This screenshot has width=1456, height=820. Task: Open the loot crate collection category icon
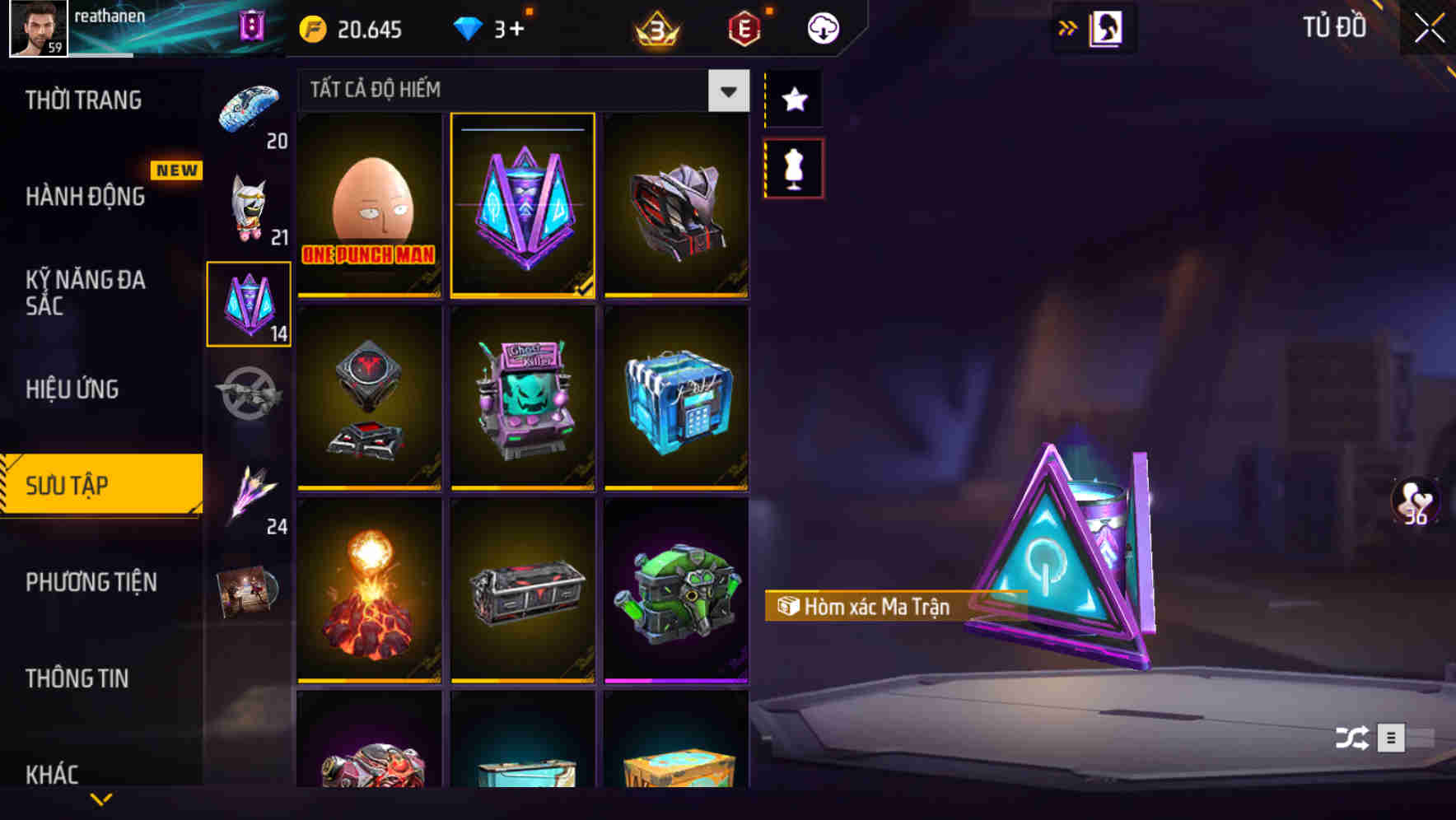click(x=247, y=305)
